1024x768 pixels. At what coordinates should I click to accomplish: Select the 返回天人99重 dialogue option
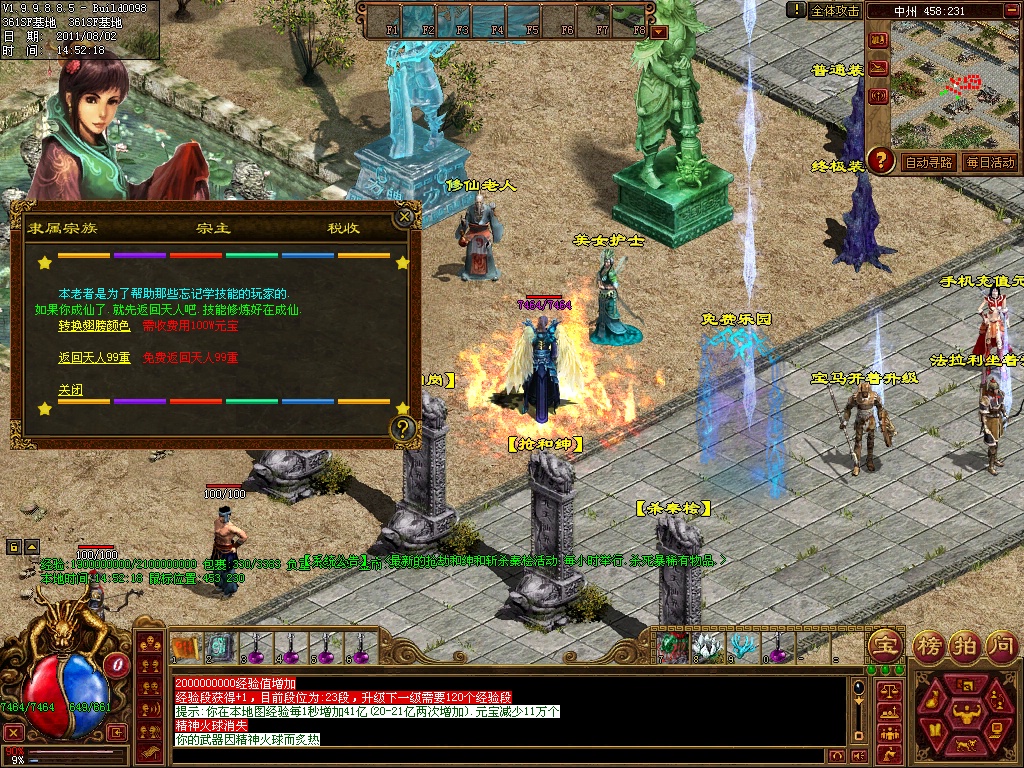click(94, 357)
